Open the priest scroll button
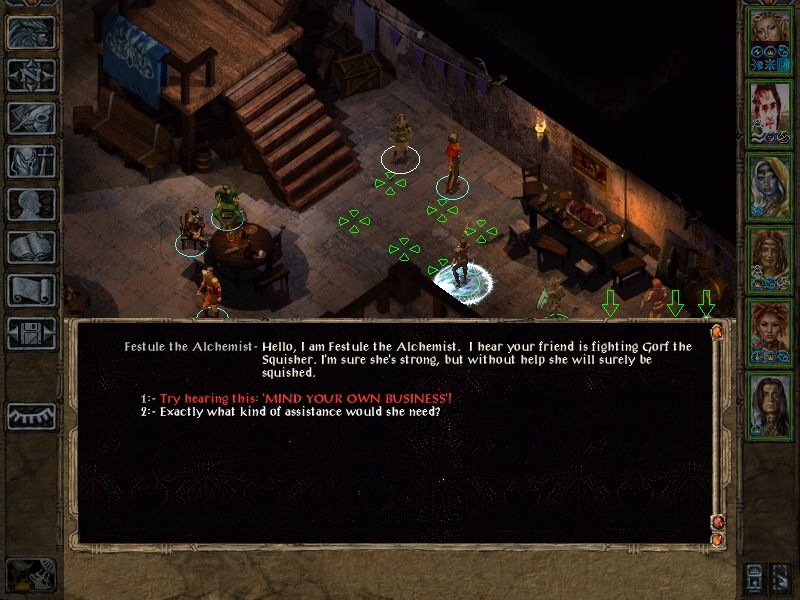 (30, 290)
